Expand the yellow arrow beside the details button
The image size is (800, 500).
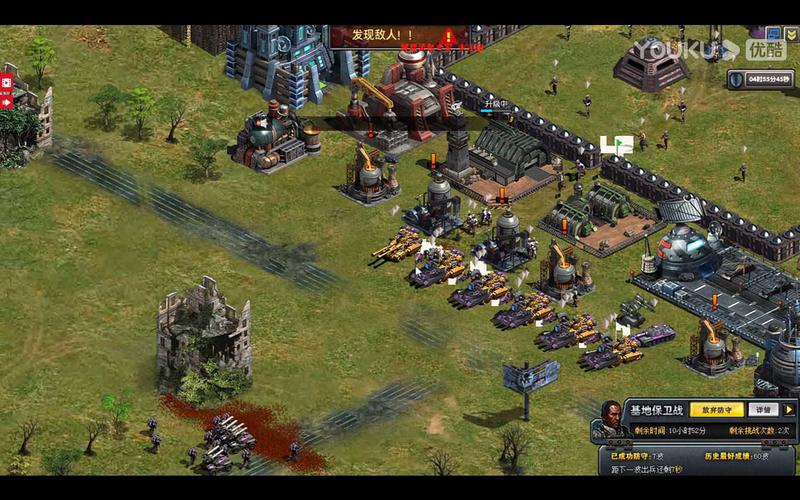click(788, 410)
